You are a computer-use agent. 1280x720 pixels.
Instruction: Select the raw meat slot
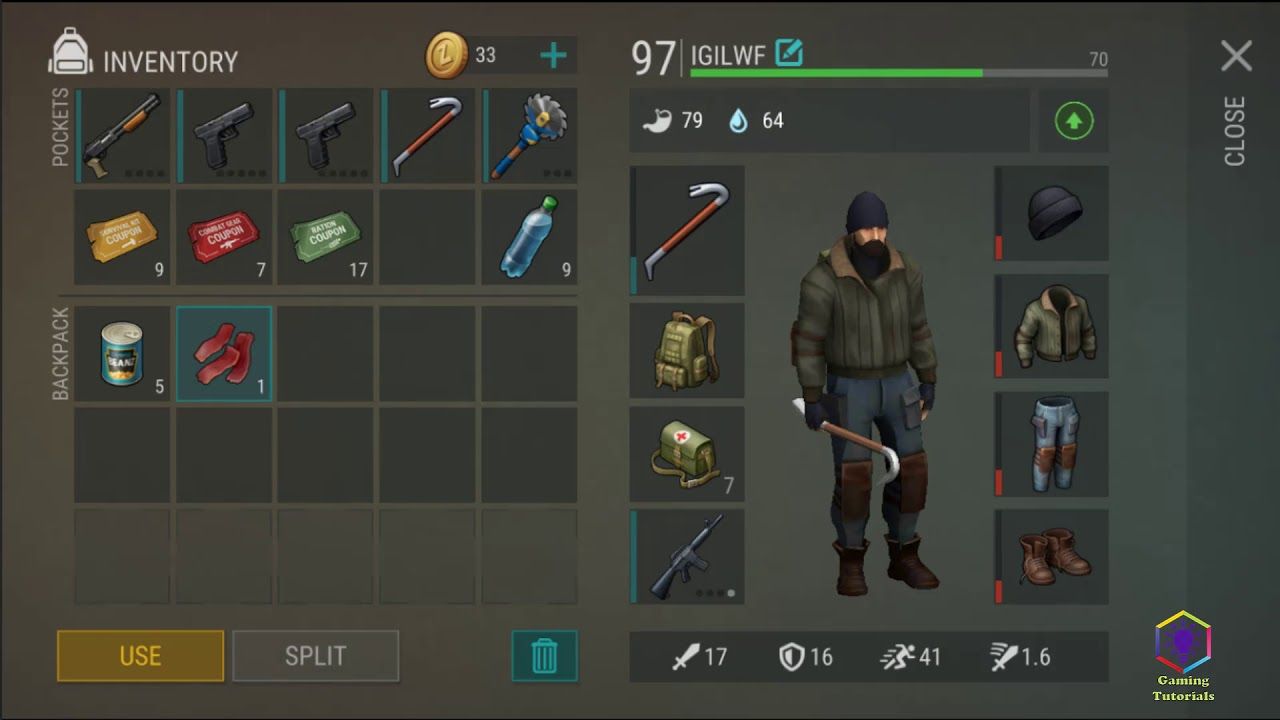225,353
